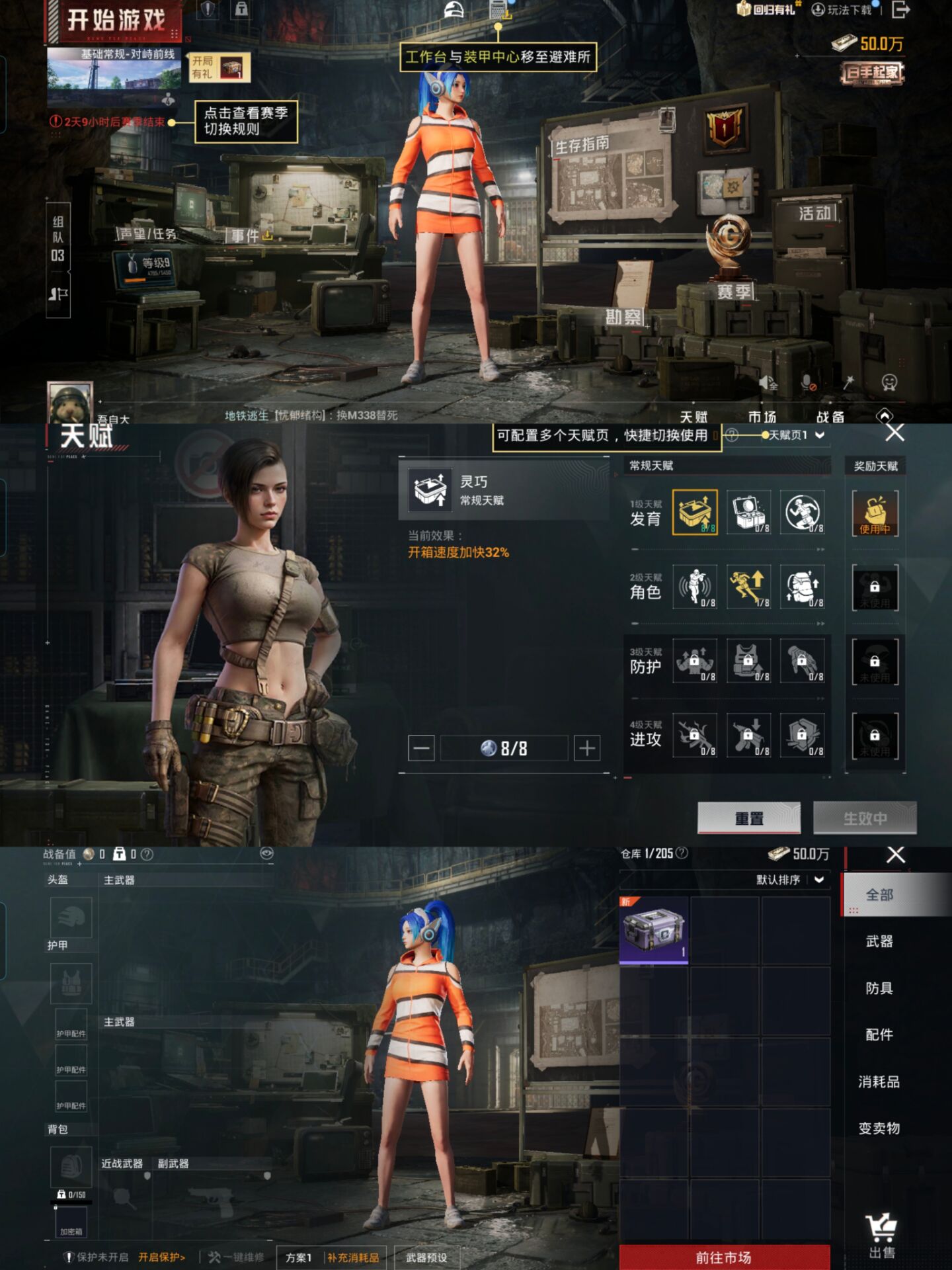Reset talents with the 重置 button

749,818
